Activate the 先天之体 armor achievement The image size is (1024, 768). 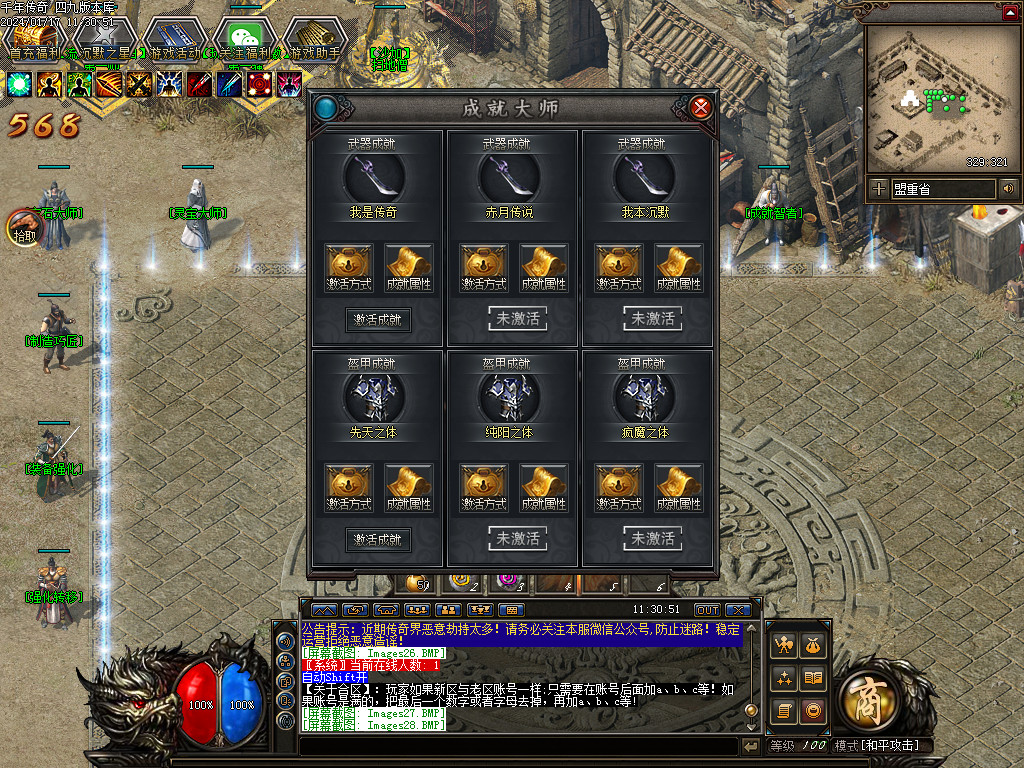pyautogui.click(x=378, y=539)
